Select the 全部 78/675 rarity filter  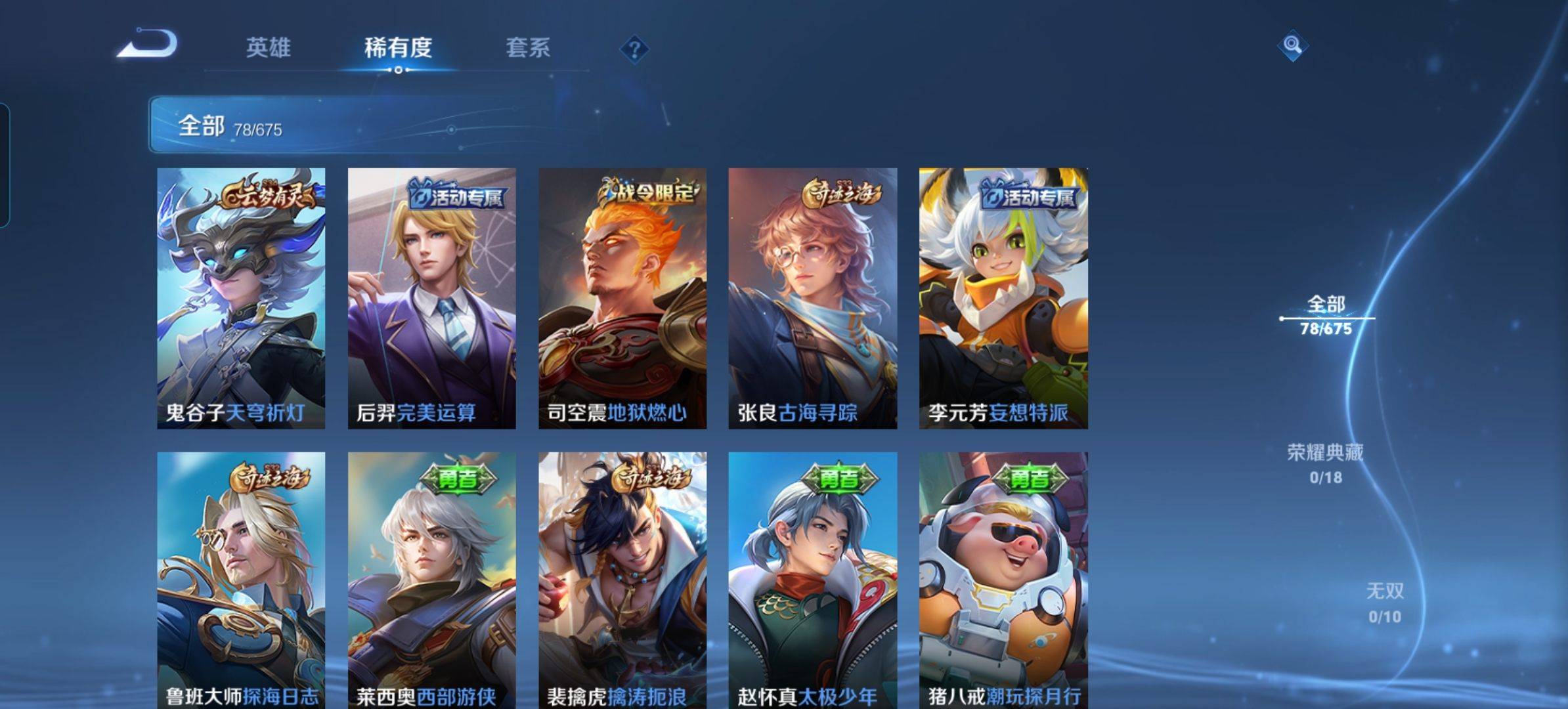[1326, 315]
